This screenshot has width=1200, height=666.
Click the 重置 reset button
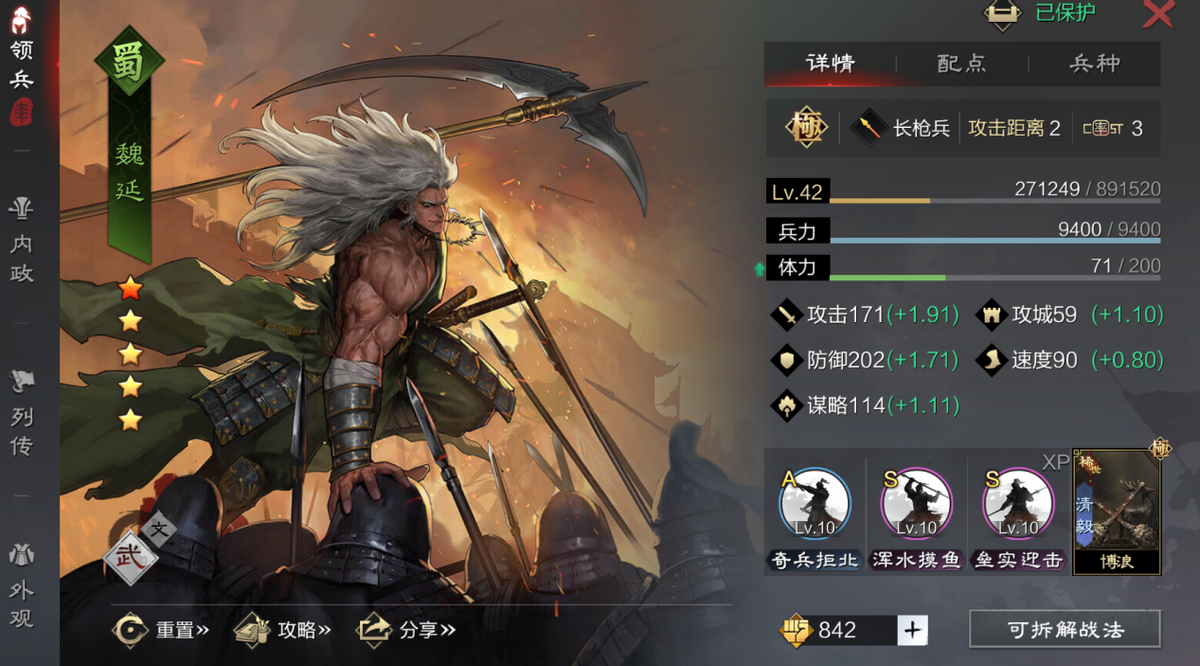pos(162,630)
